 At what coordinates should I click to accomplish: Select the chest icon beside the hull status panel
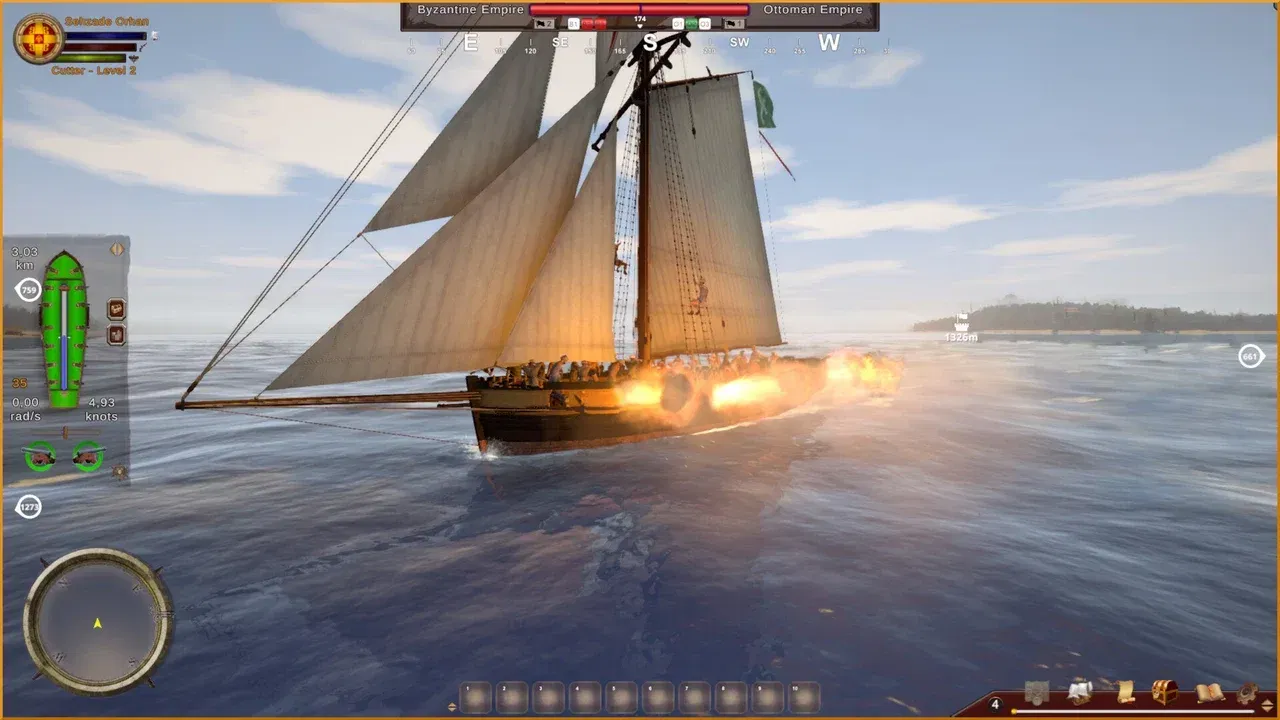(116, 310)
